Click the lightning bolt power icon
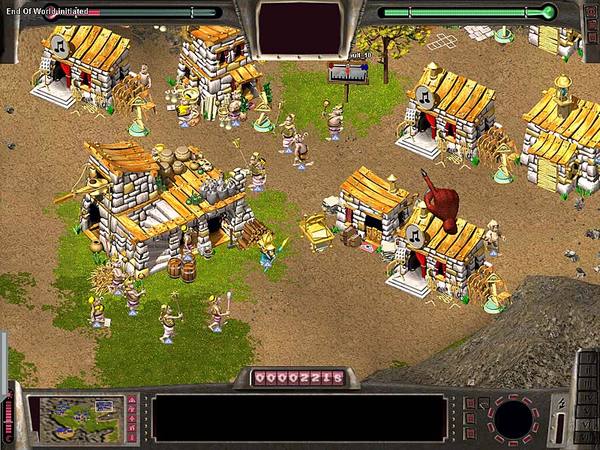600x450 pixels. tap(561, 404)
